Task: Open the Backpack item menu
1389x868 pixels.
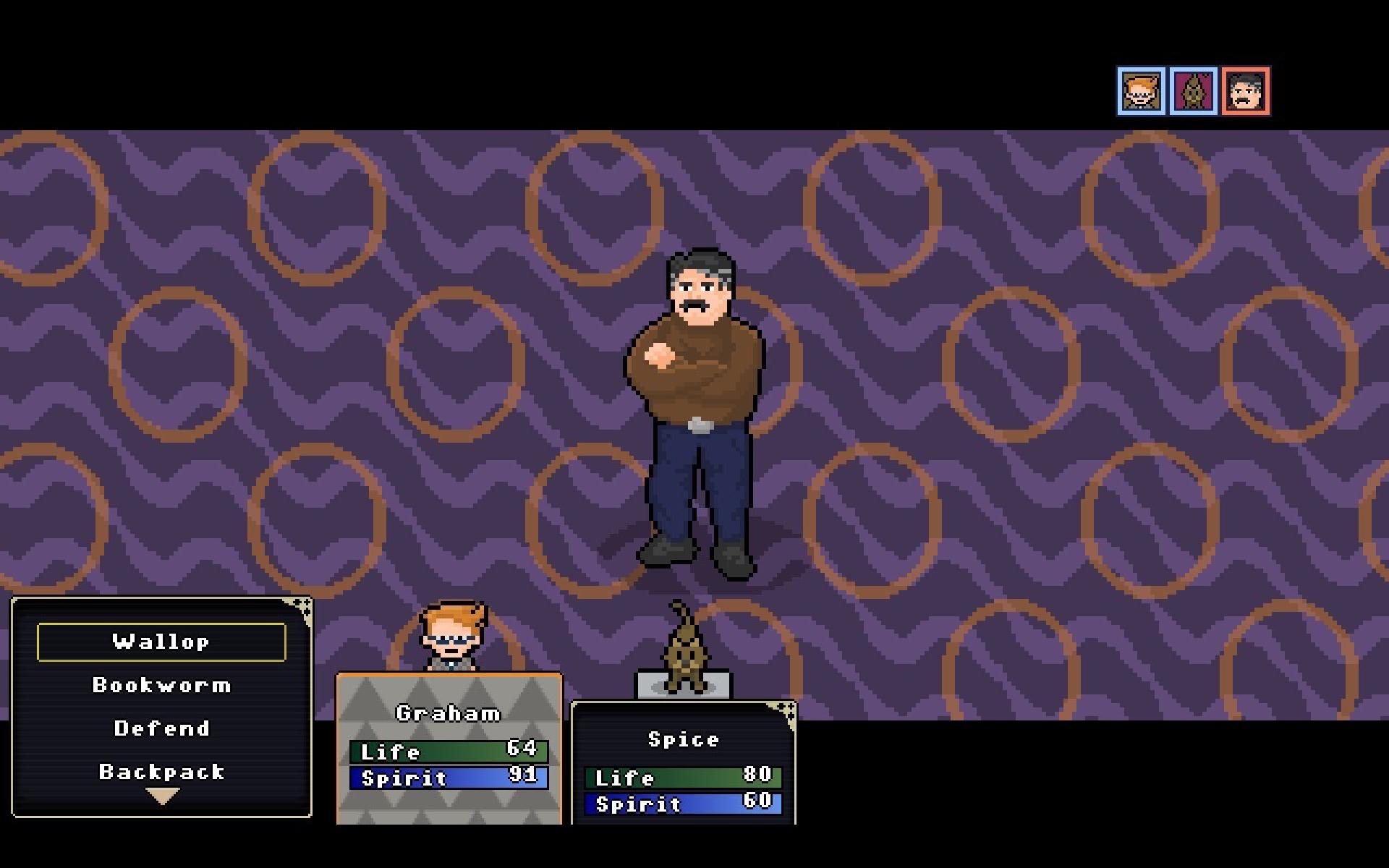Action: click(x=161, y=772)
